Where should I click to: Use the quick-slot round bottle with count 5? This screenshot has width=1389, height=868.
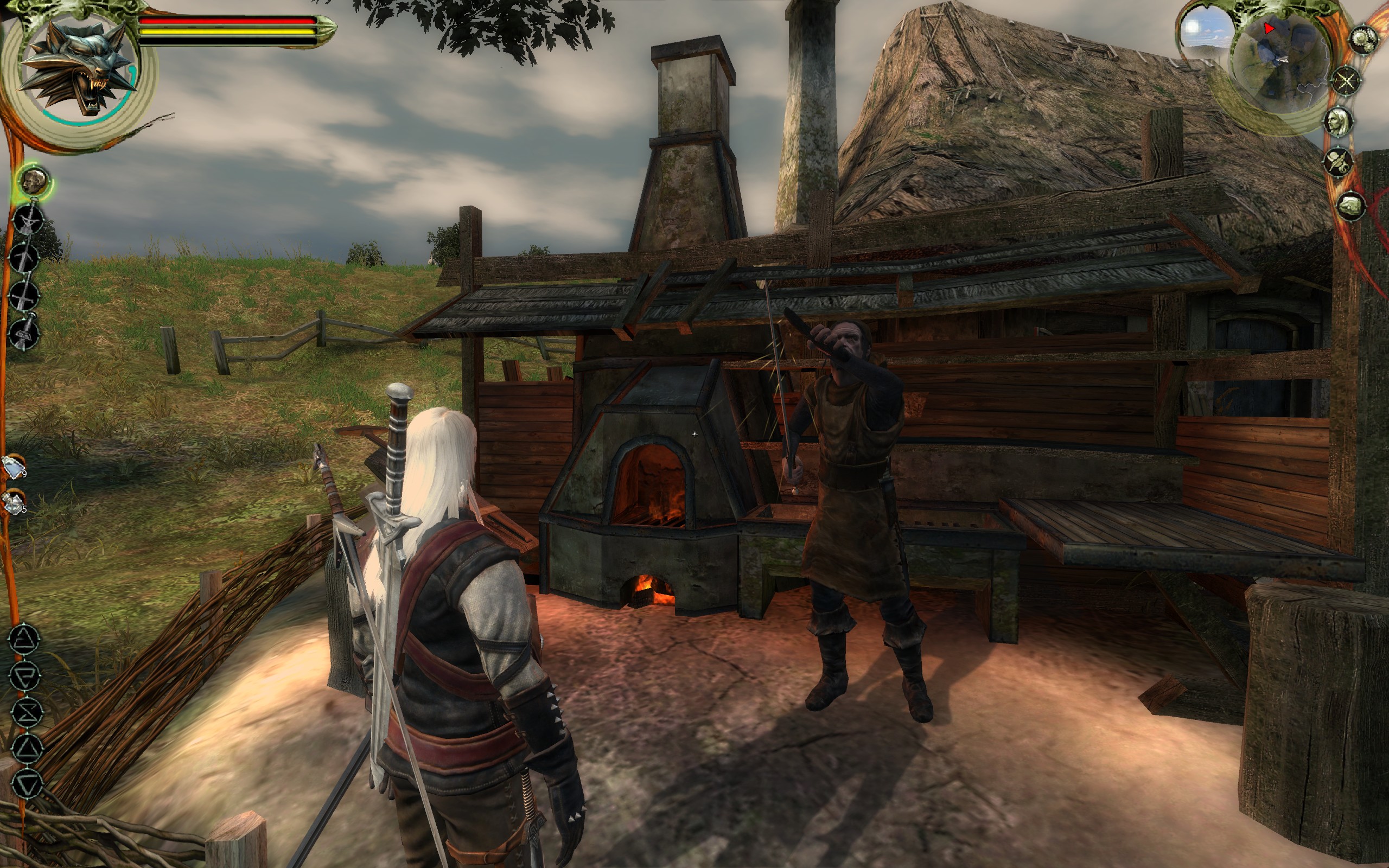pyautogui.click(x=13, y=503)
